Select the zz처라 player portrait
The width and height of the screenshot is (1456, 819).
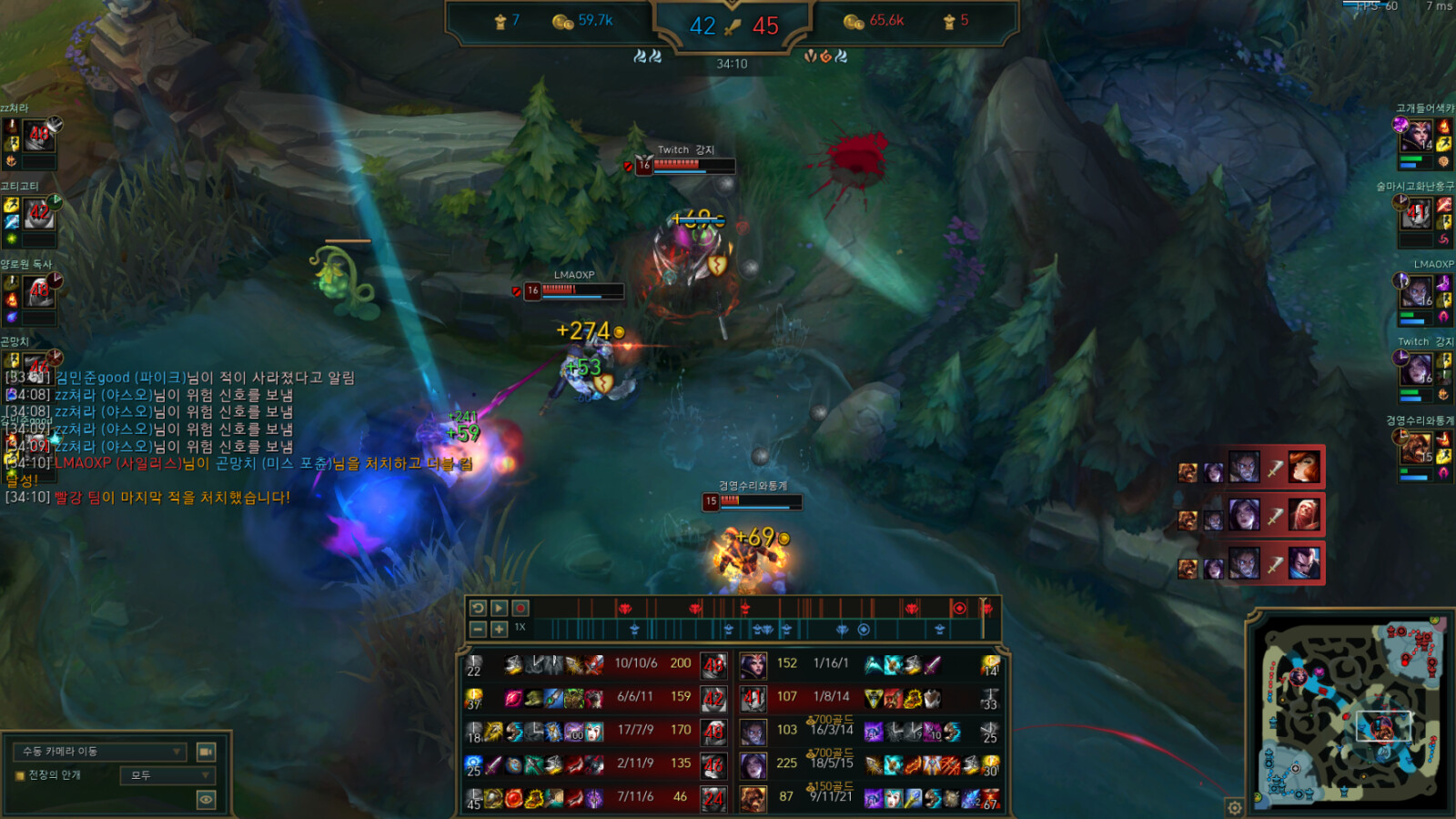[x=39, y=136]
